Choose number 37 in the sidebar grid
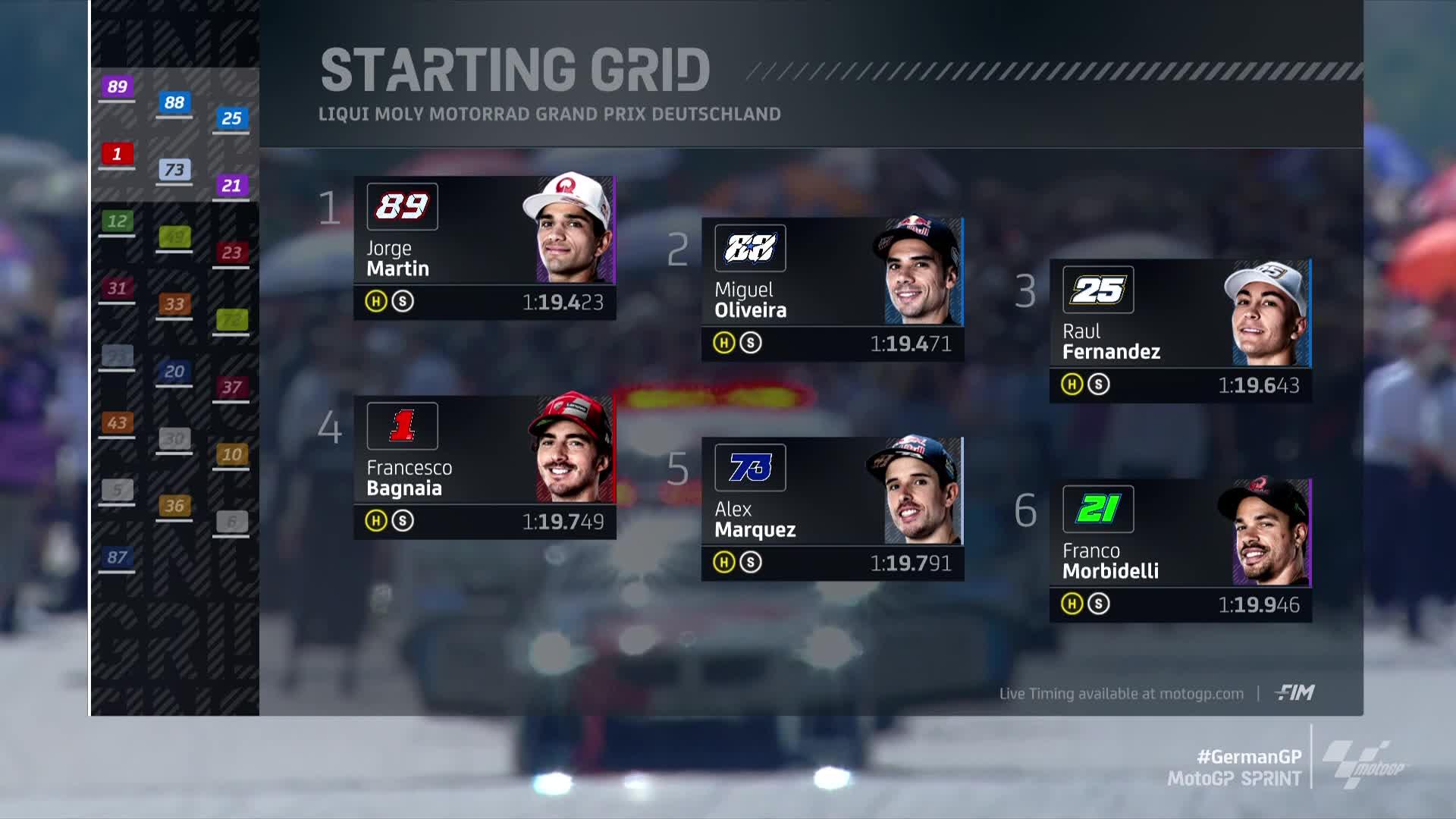This screenshot has width=1456, height=819. [x=231, y=388]
